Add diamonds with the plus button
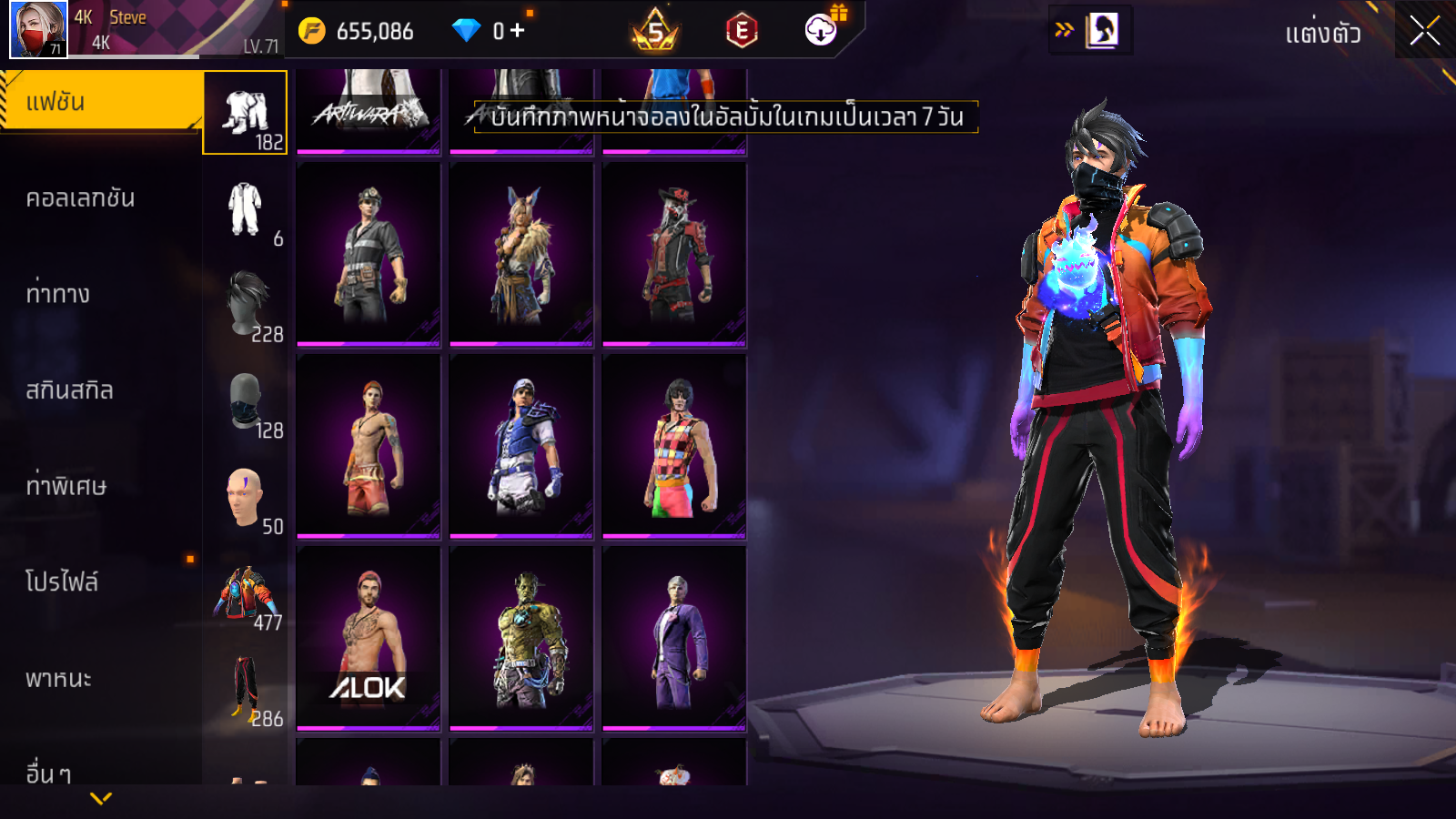This screenshot has width=1456, height=819. pyautogui.click(x=518, y=31)
